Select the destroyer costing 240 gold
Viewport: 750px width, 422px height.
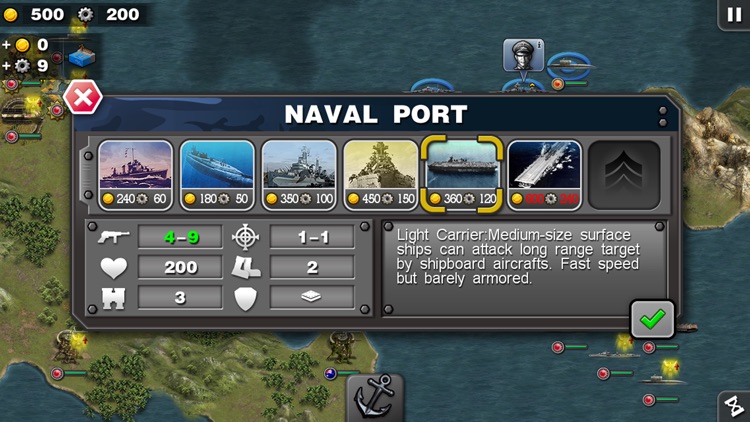click(x=135, y=174)
